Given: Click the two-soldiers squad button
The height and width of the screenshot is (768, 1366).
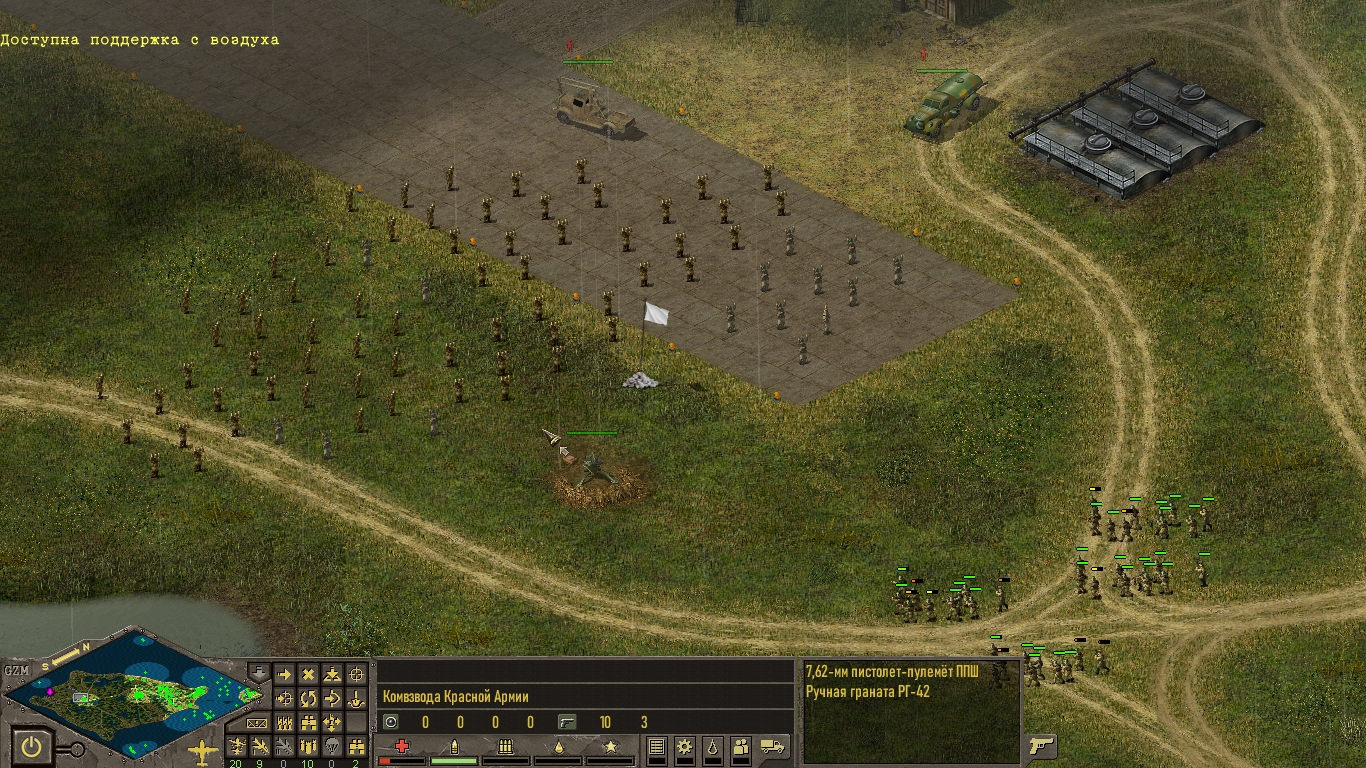Looking at the screenshot, I should 741,746.
